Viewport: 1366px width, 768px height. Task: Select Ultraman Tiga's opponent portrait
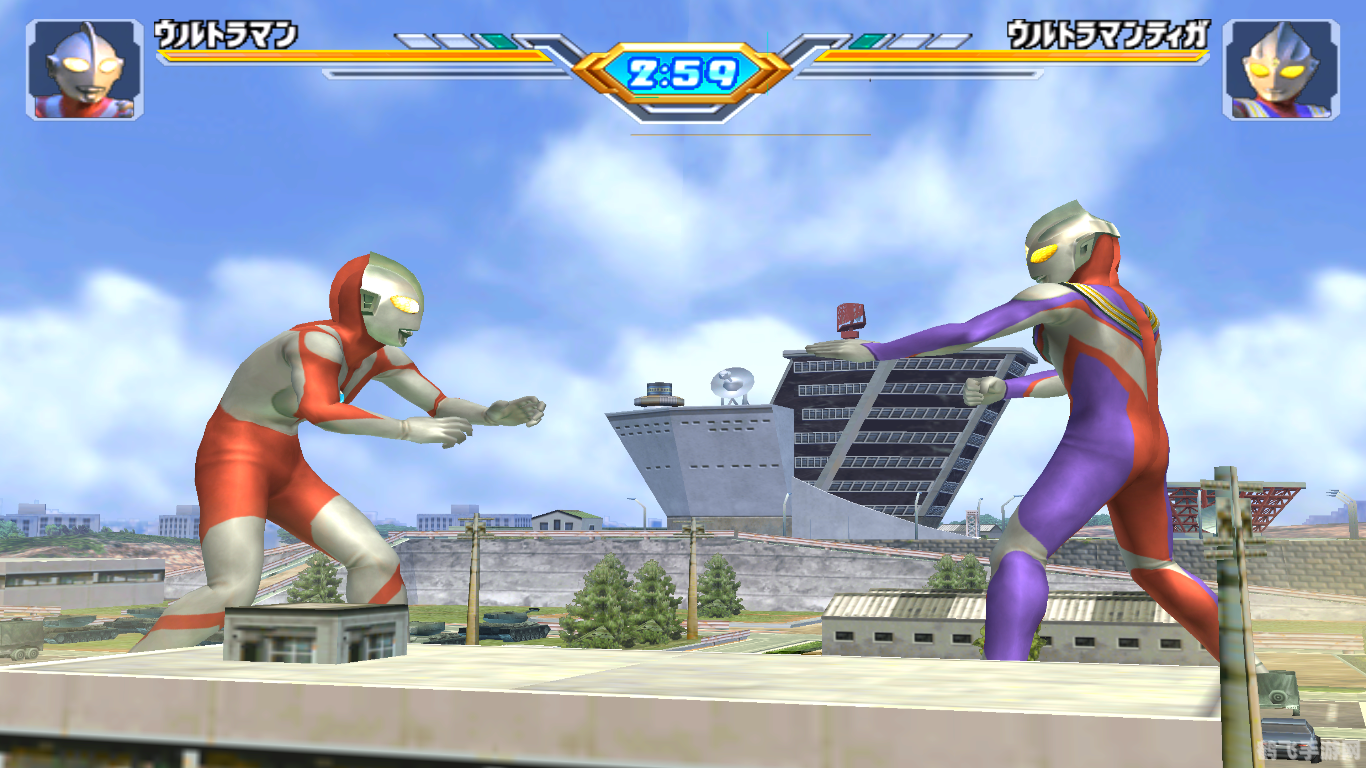click(x=1281, y=70)
